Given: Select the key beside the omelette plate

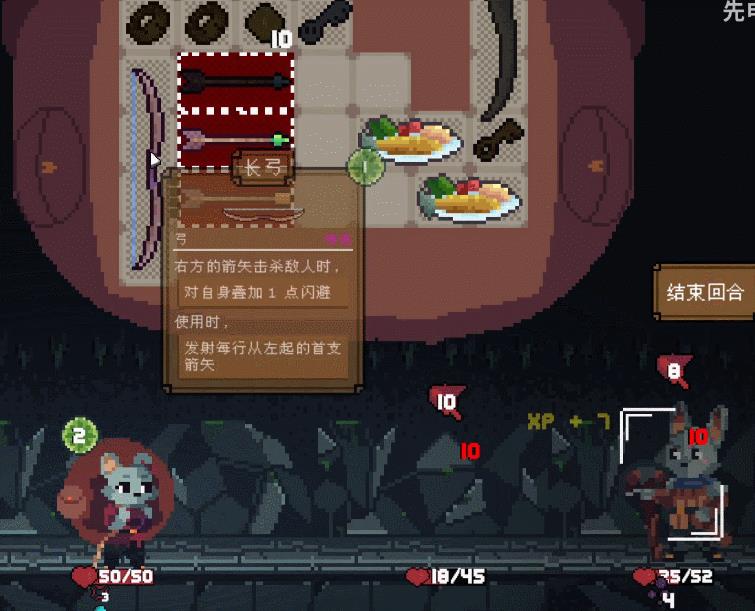Looking at the screenshot, I should click(x=497, y=142).
